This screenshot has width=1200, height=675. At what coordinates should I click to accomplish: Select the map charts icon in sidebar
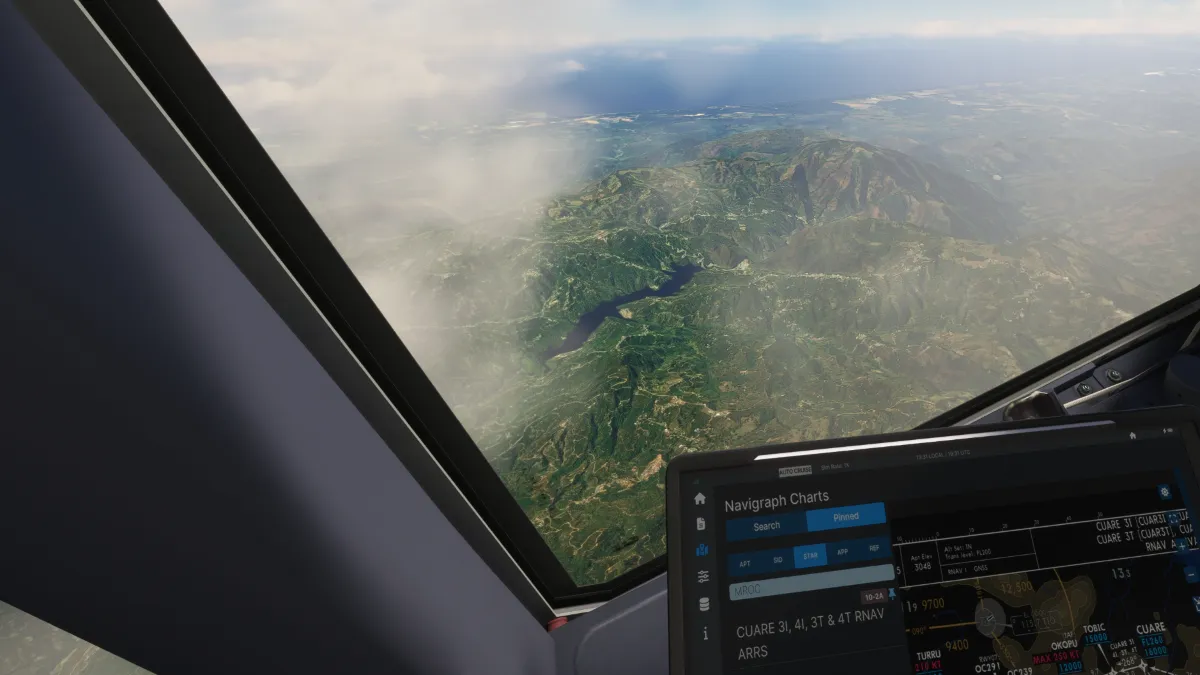(702, 550)
